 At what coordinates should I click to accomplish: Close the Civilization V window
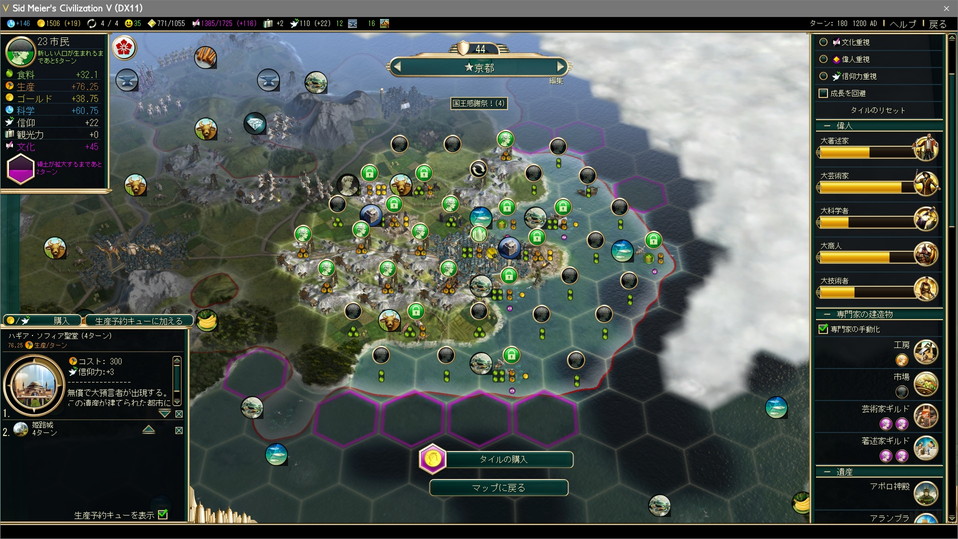click(x=945, y=7)
